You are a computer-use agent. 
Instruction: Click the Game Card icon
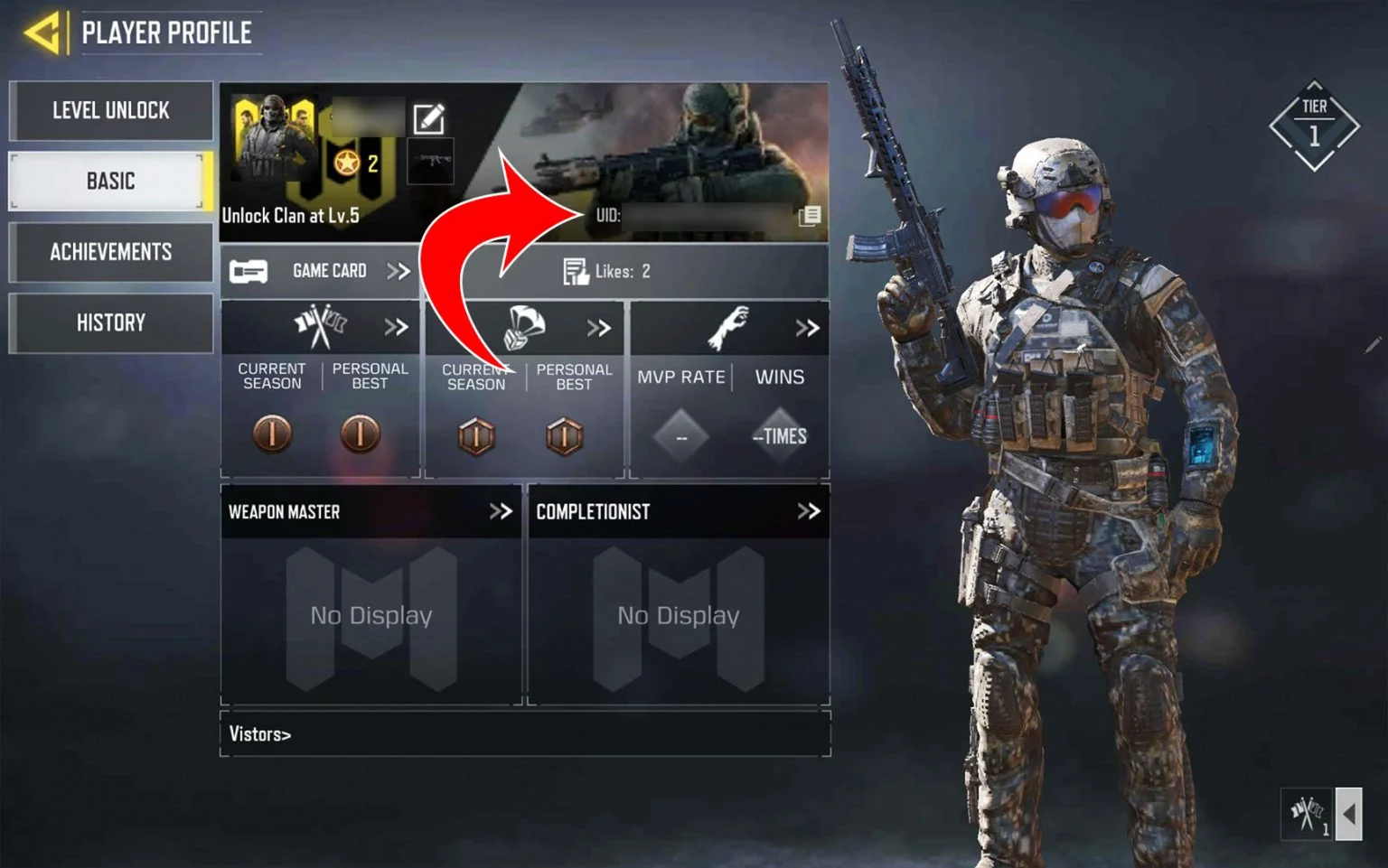[248, 270]
